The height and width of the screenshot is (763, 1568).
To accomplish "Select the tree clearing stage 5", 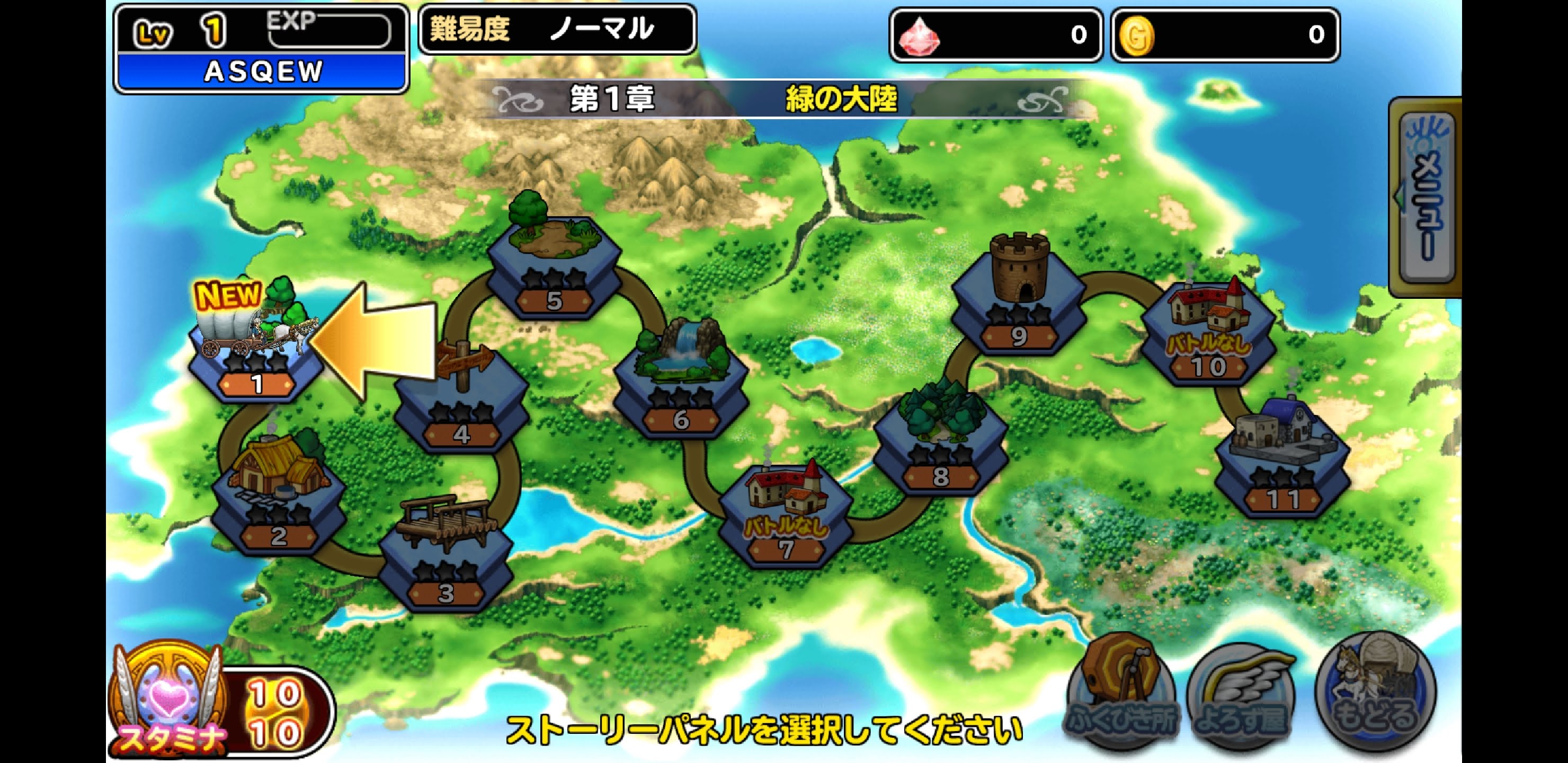I will point(554,268).
